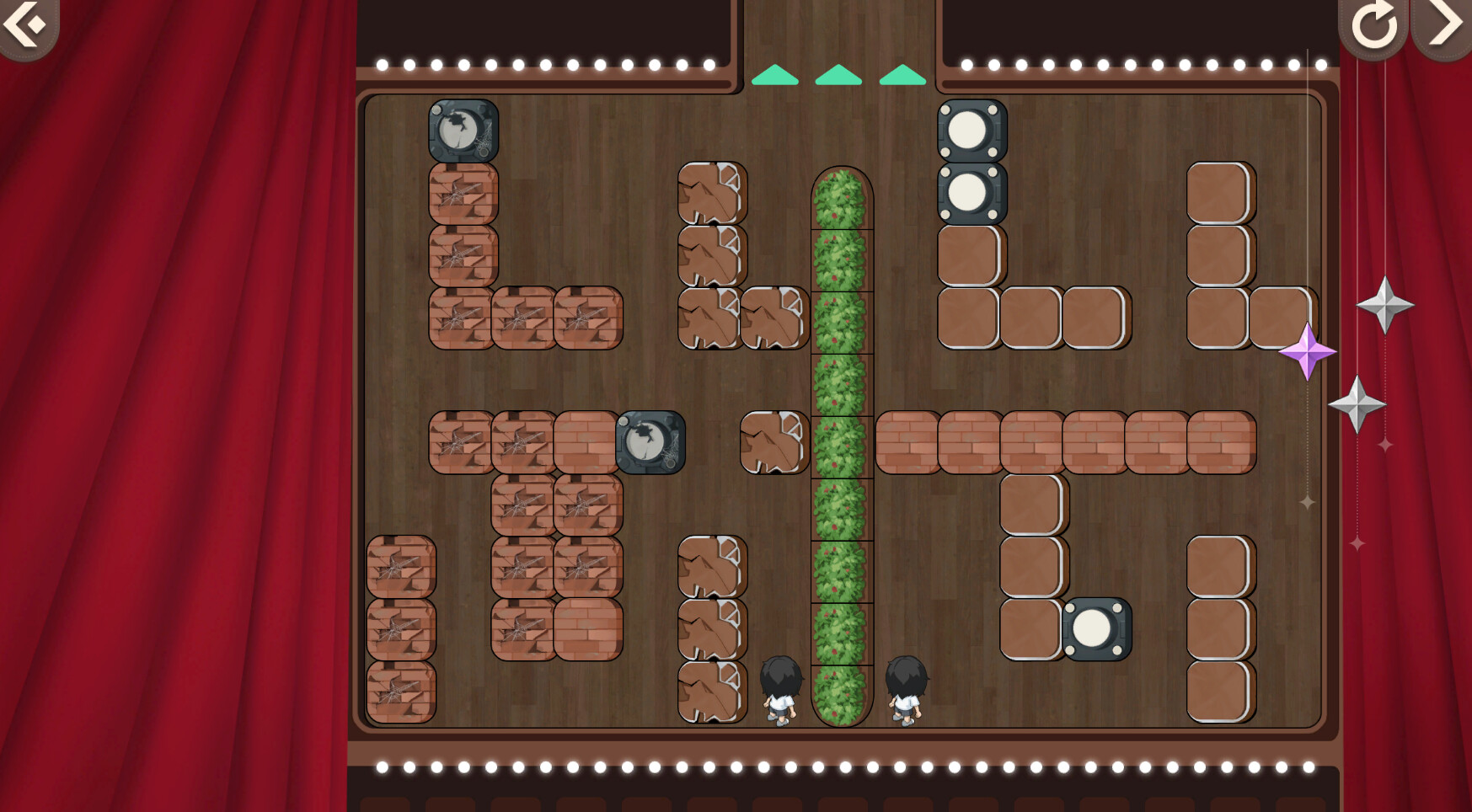Screen dimensions: 1472x812
Task: Click the middle green arrow marker at the top
Action: pyautogui.click(x=837, y=74)
